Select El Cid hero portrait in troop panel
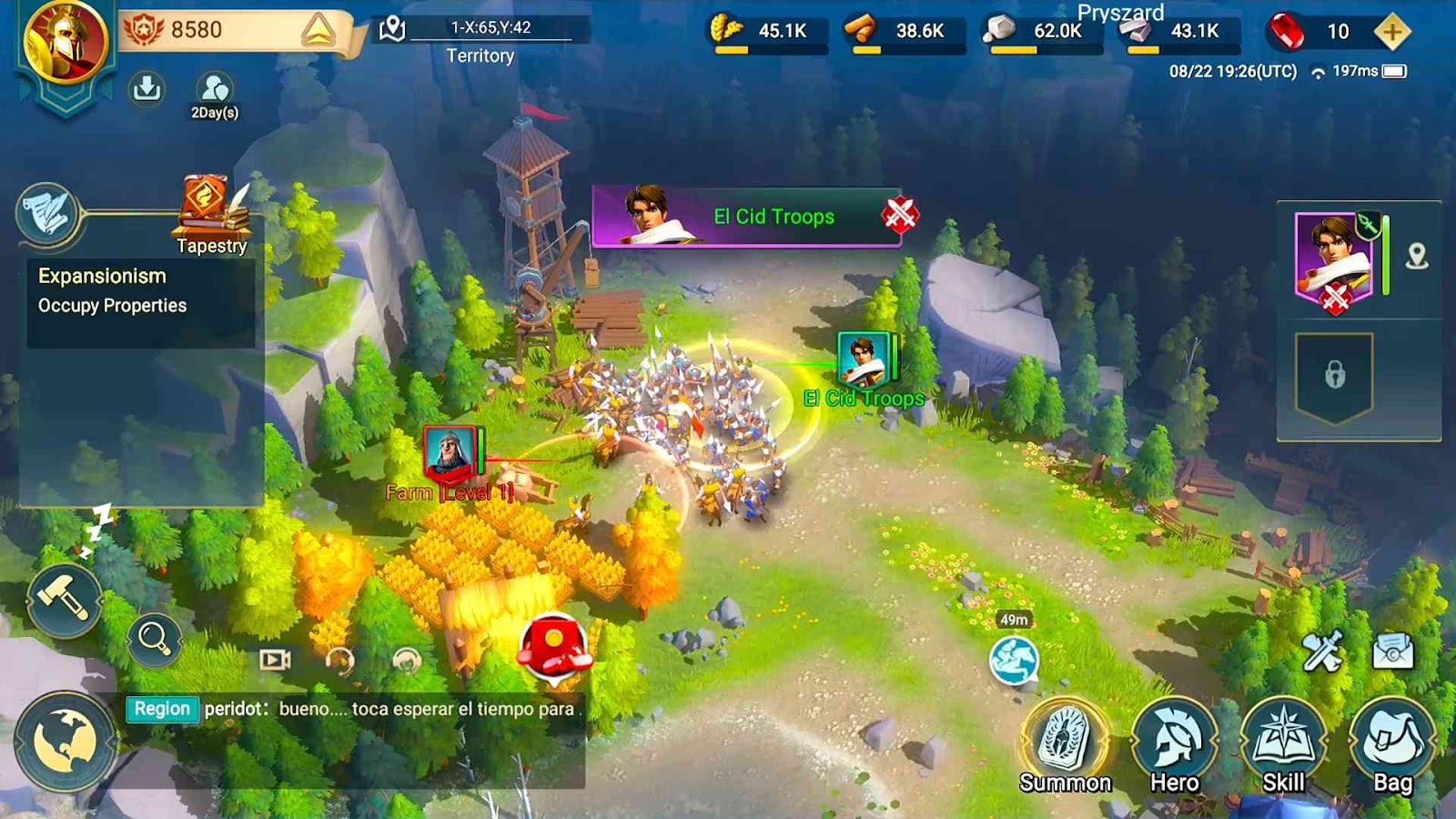 pyautogui.click(x=1333, y=256)
